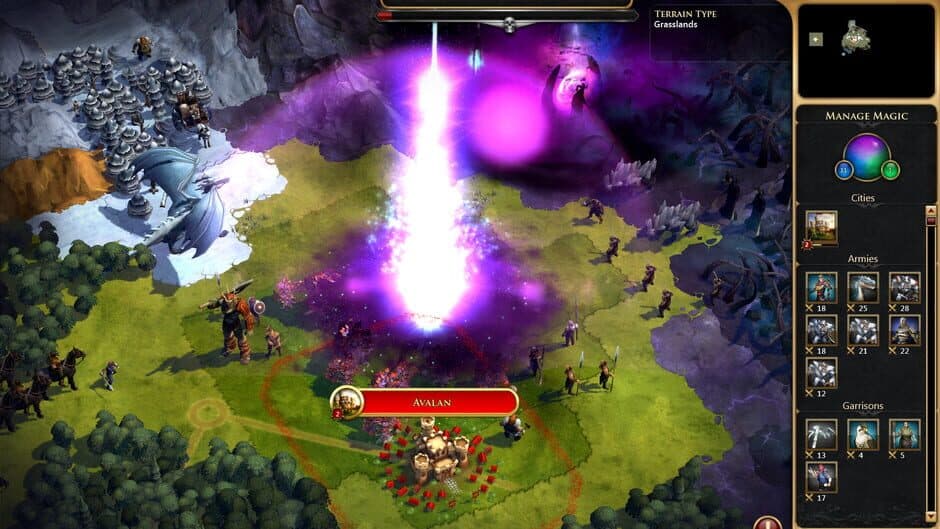Choose the army with 12 strength

[822, 373]
